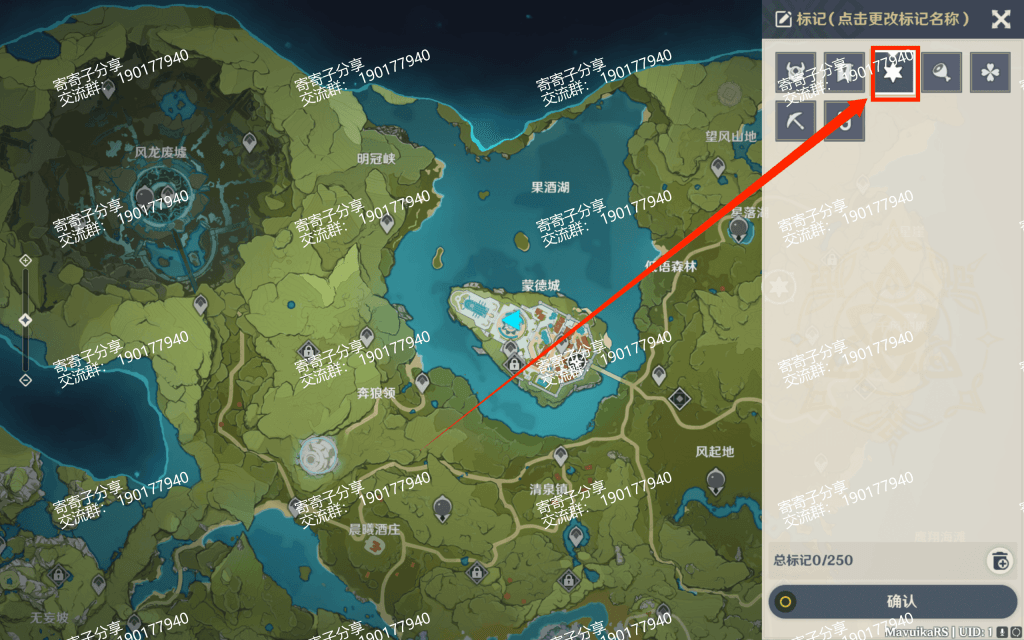Pick the meat drumstick marker icon
1024x640 pixels.
[x=942, y=73]
